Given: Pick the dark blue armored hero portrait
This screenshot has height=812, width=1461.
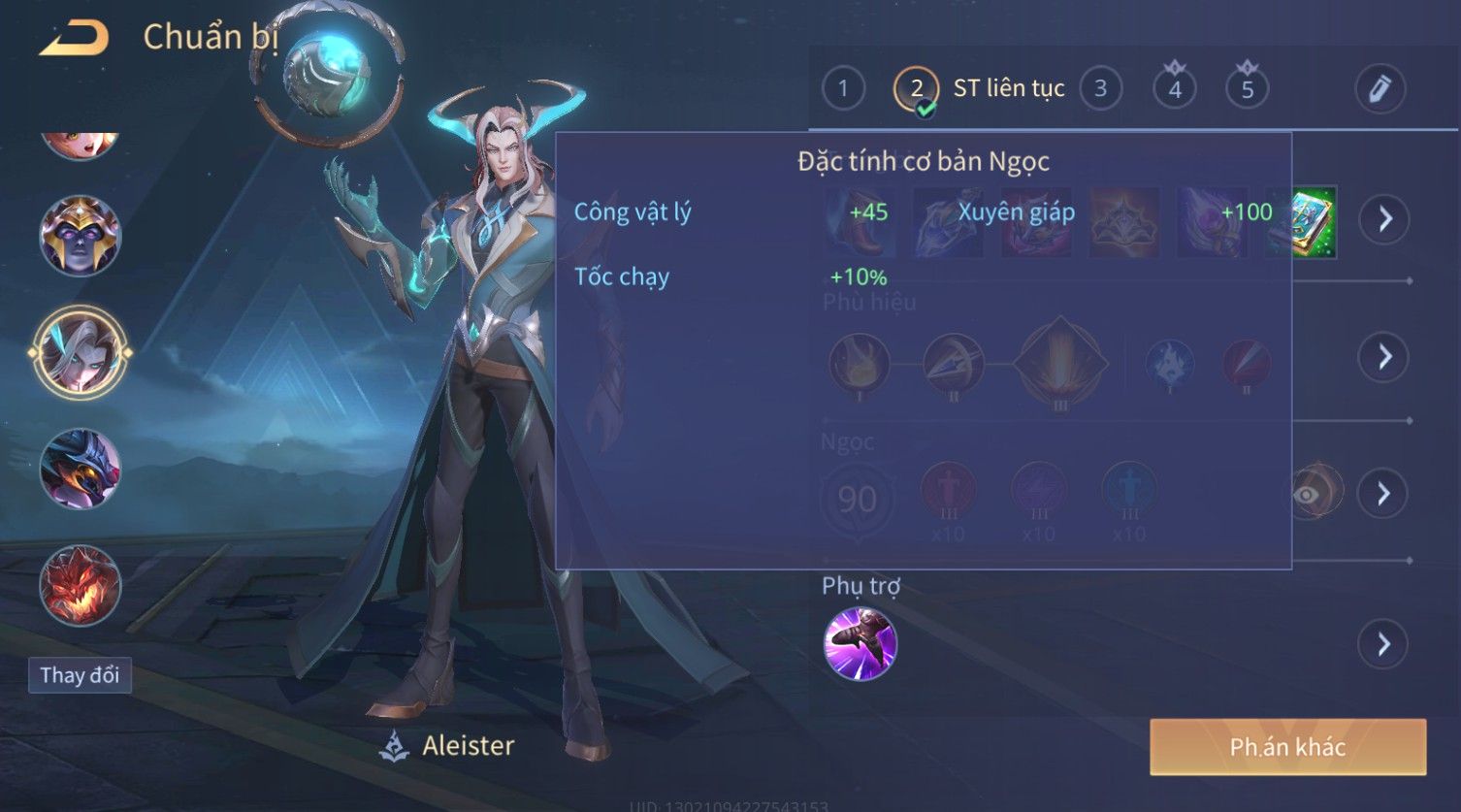Looking at the screenshot, I should point(80,470).
